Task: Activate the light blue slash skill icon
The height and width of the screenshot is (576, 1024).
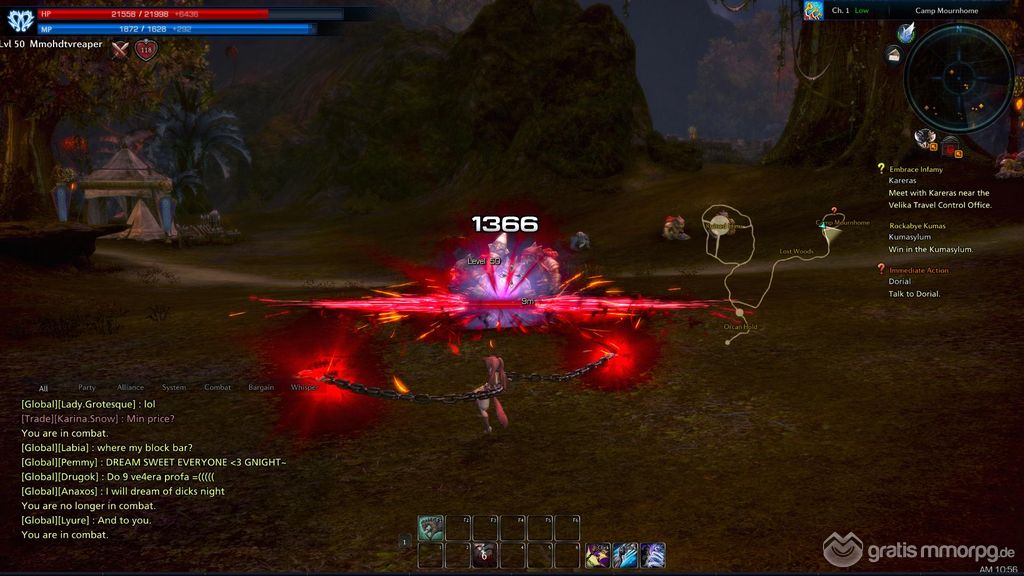Action: click(x=626, y=555)
